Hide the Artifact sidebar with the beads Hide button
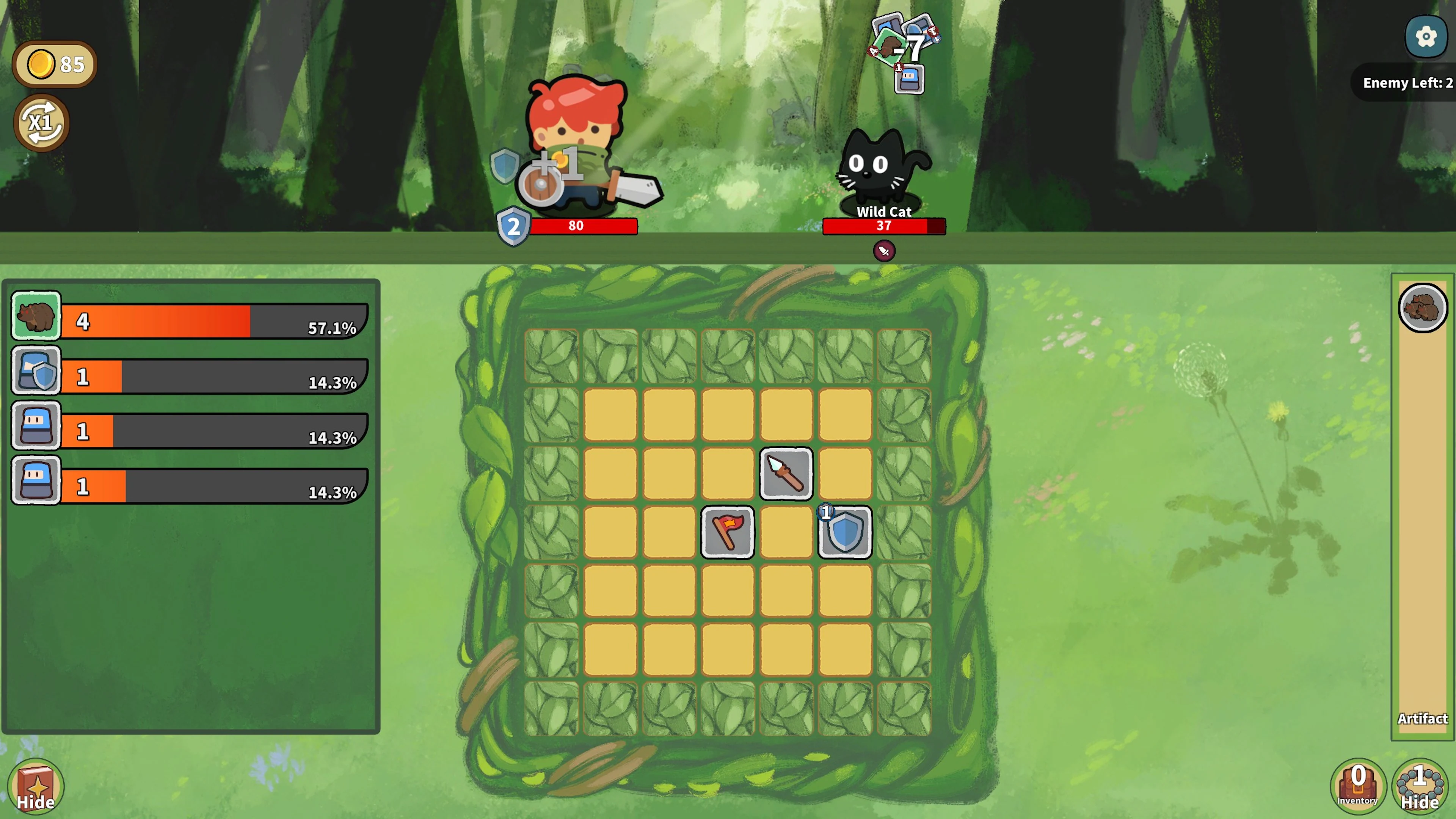Viewport: 1456px width, 819px height. click(x=1421, y=787)
